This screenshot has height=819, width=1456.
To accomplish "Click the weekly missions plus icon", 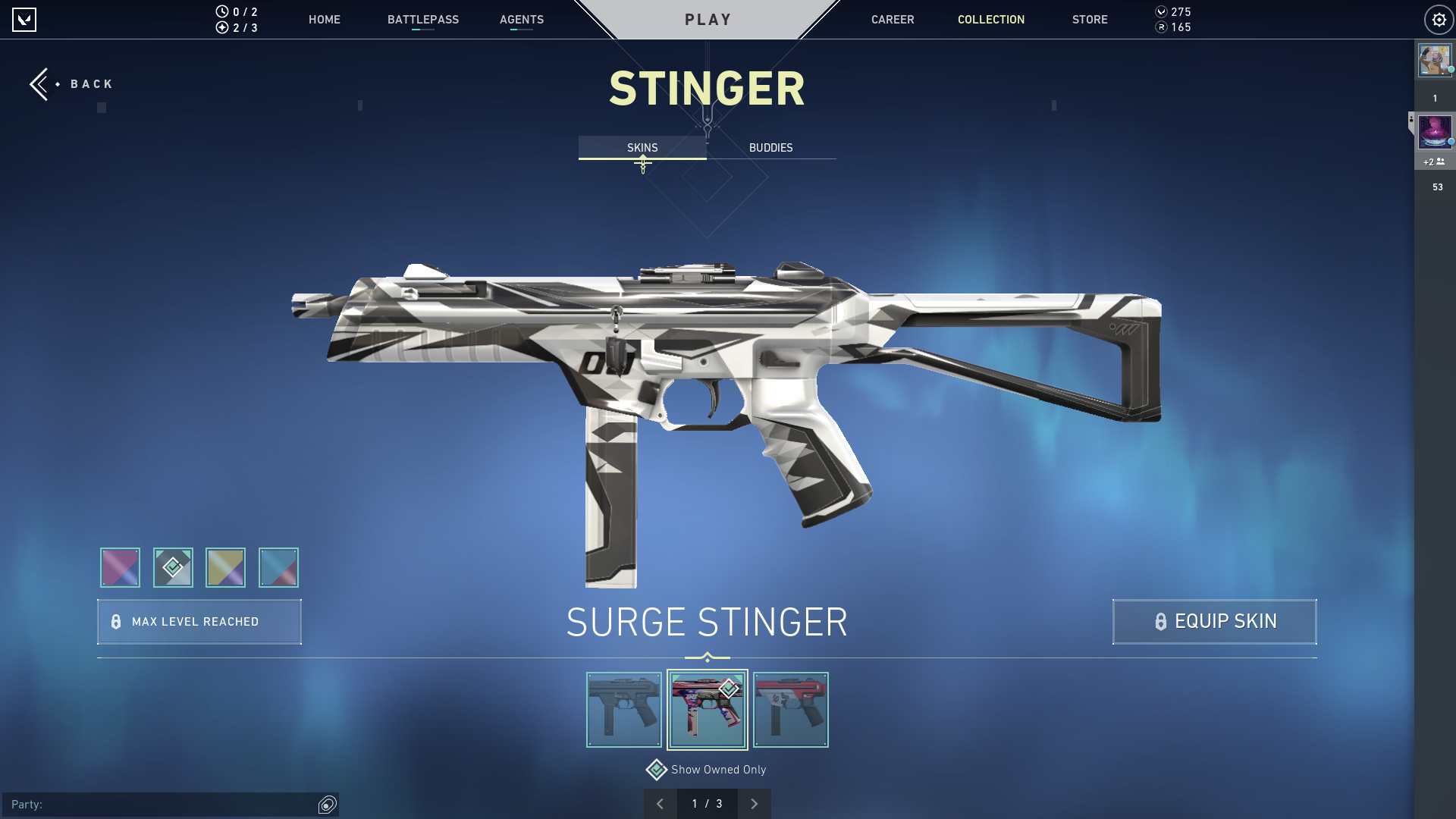I will pyautogui.click(x=221, y=28).
